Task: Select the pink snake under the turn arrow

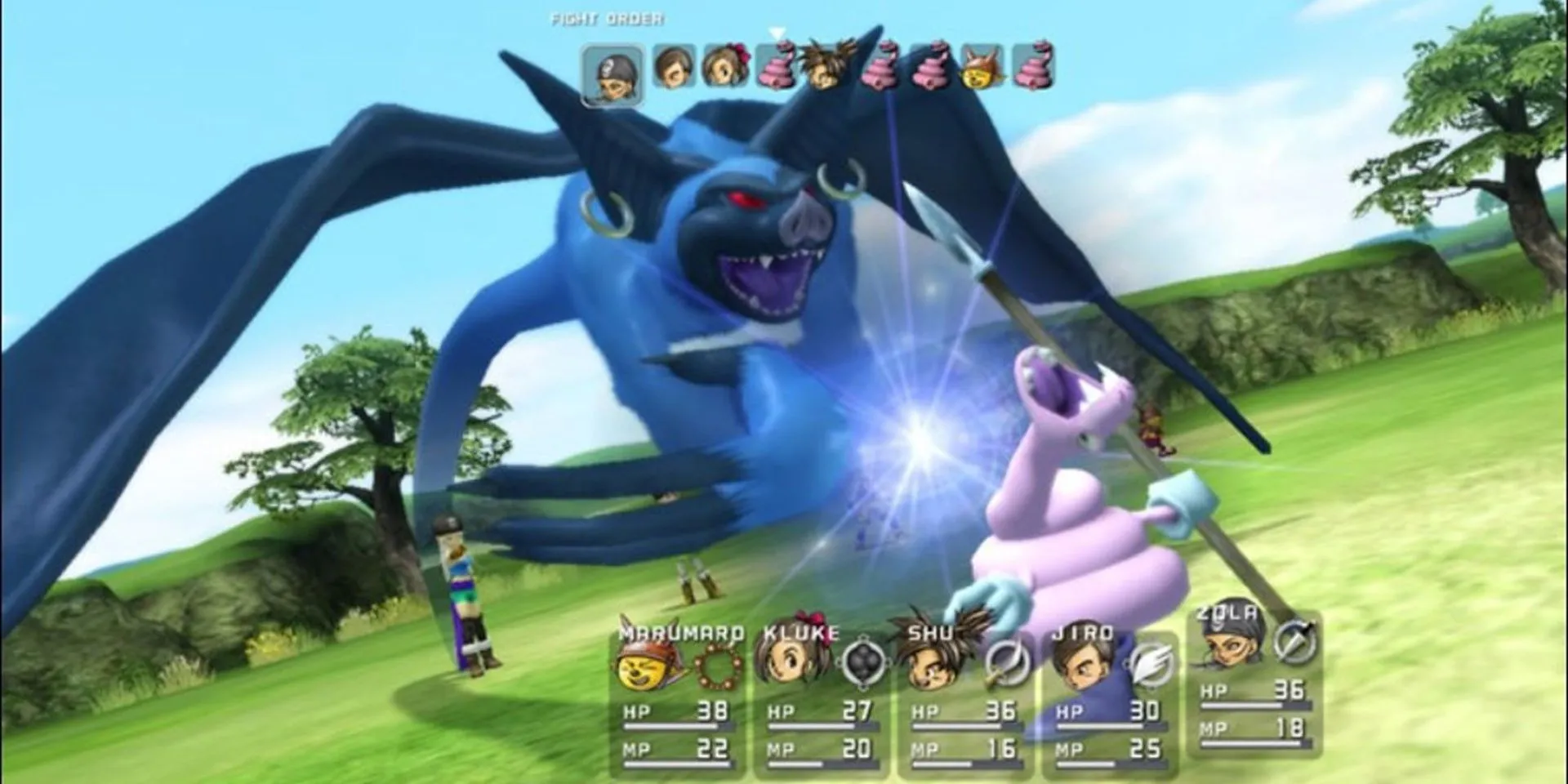Action: pyautogui.click(x=777, y=65)
